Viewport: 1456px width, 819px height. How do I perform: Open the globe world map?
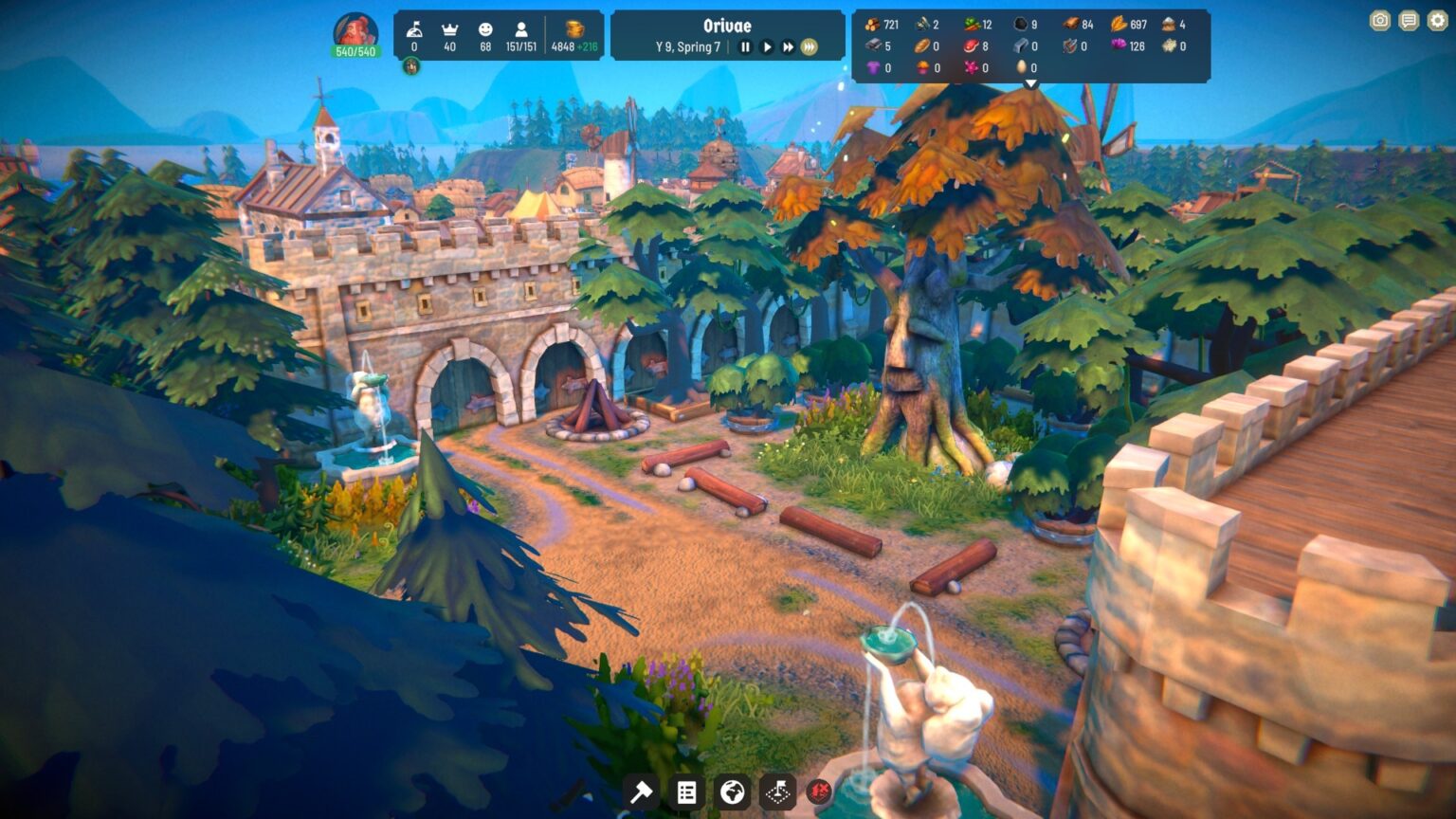pyautogui.click(x=732, y=792)
